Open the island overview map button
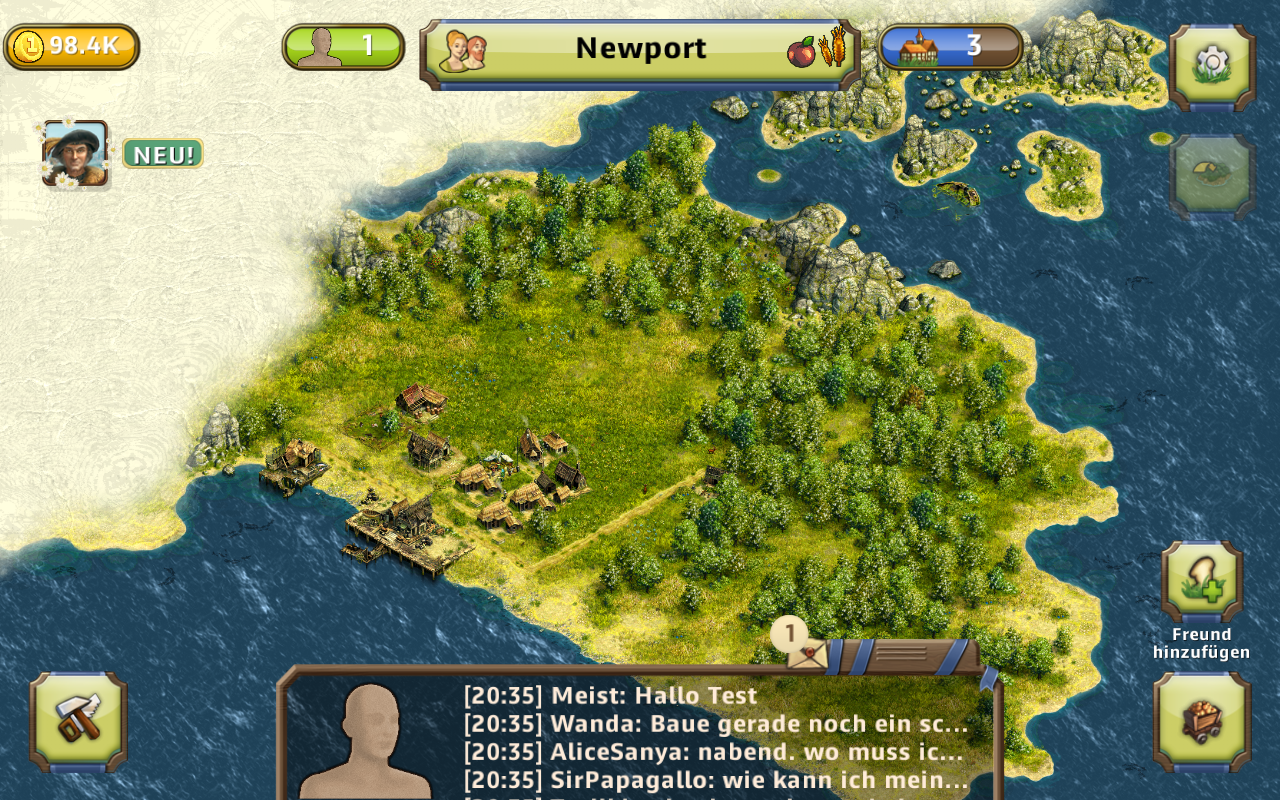1280x800 pixels. [x=1212, y=176]
